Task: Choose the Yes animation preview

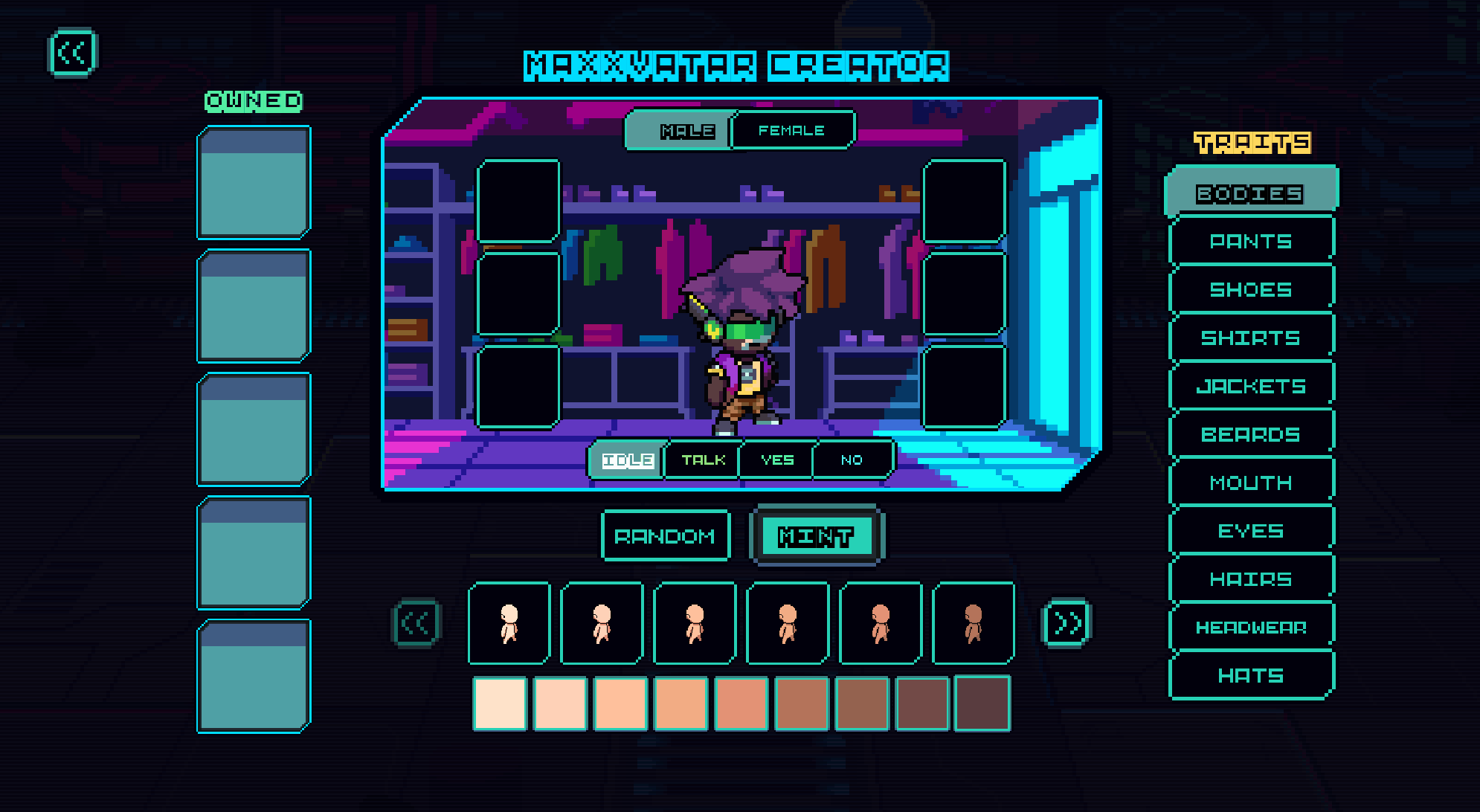Action: pos(777,460)
